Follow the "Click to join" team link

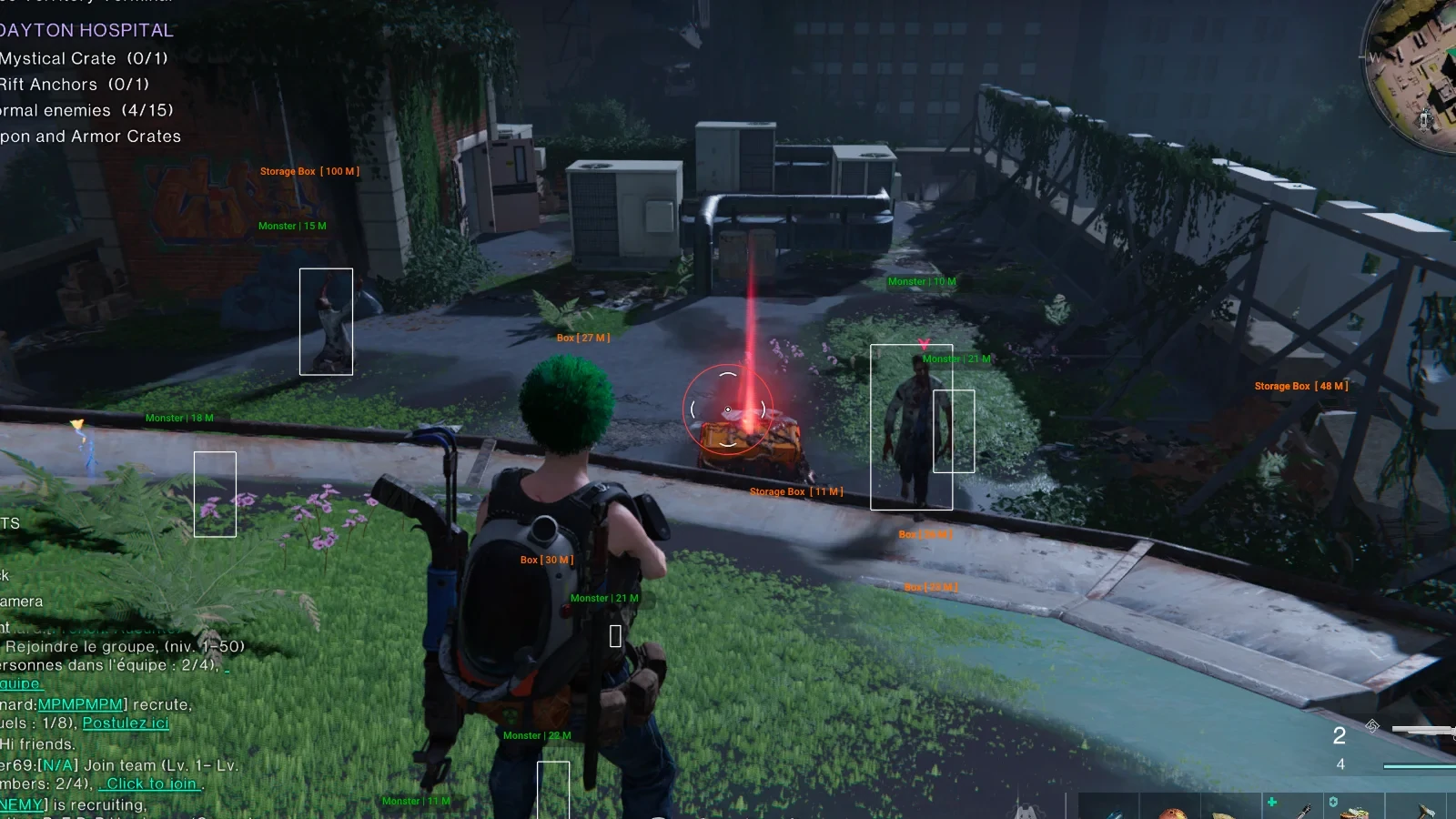point(151,784)
